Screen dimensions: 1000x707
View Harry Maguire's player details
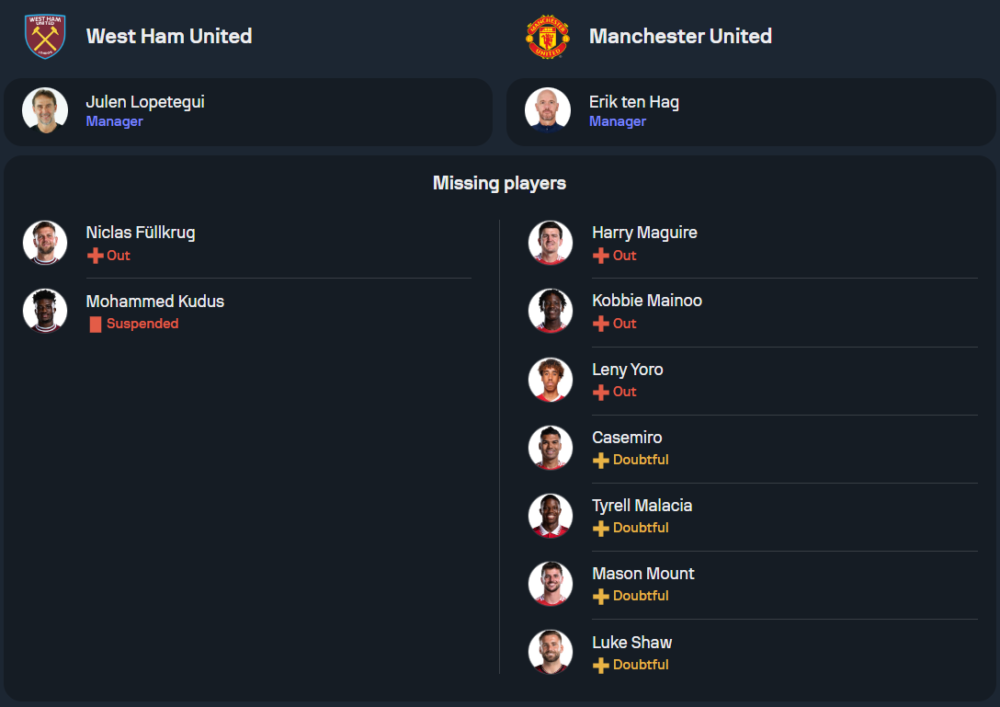[644, 233]
